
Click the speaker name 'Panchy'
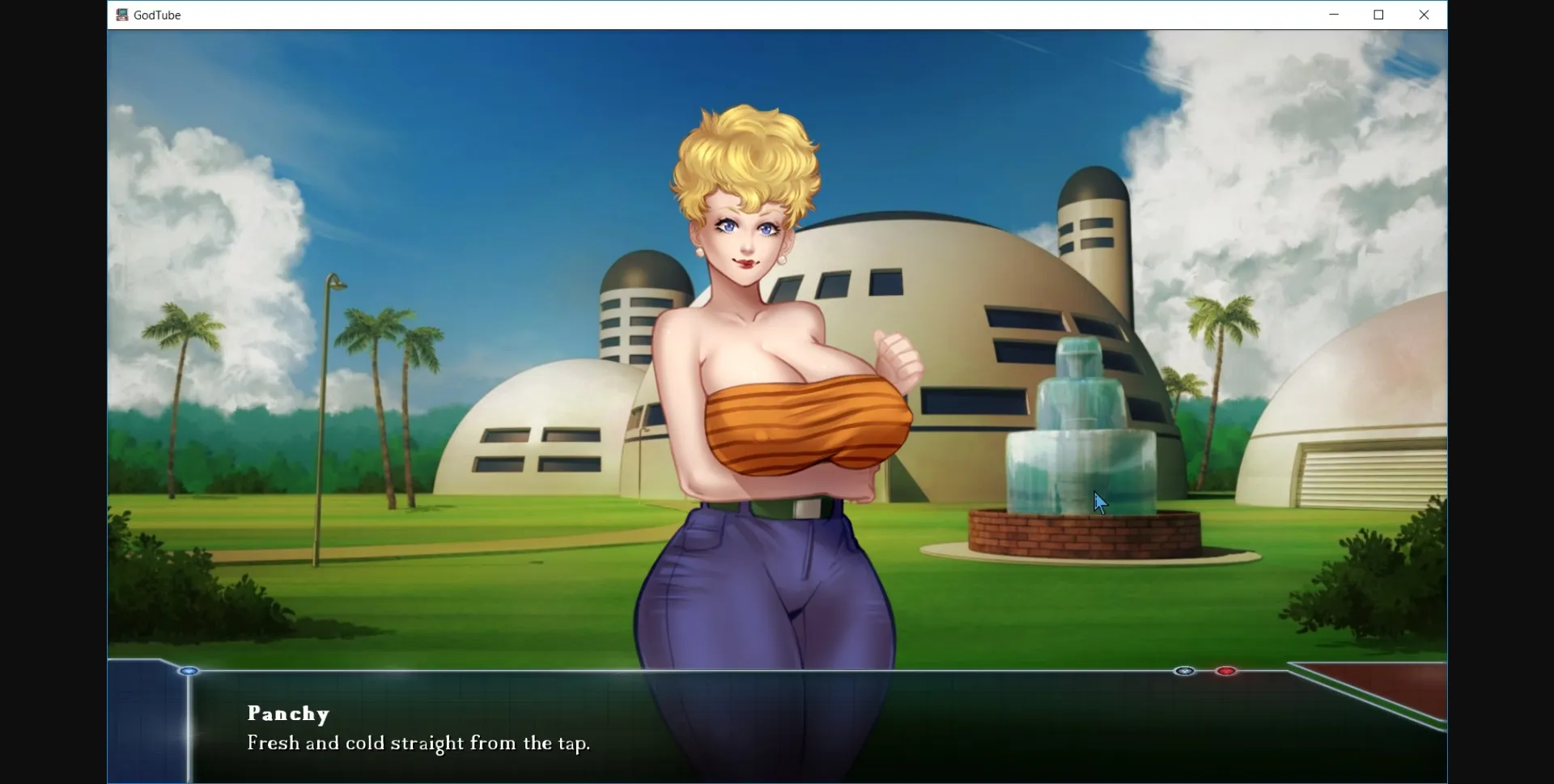[288, 714]
